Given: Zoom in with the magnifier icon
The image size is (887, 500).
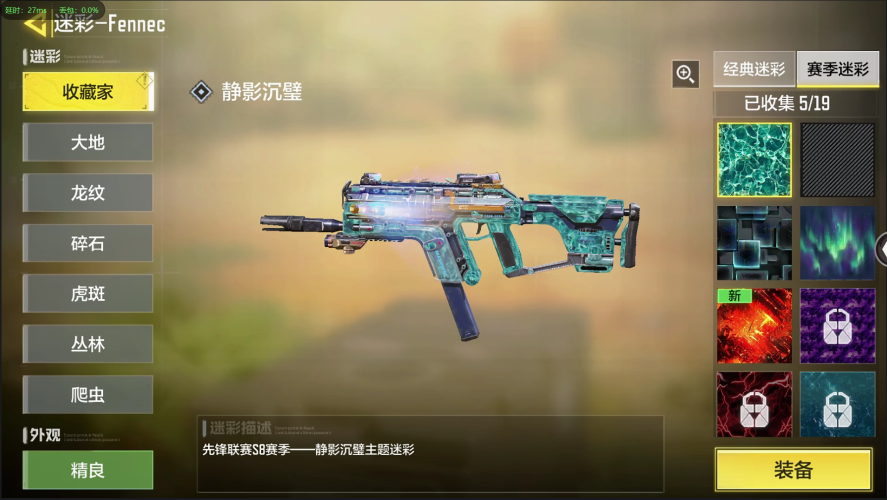Looking at the screenshot, I should tap(685, 73).
